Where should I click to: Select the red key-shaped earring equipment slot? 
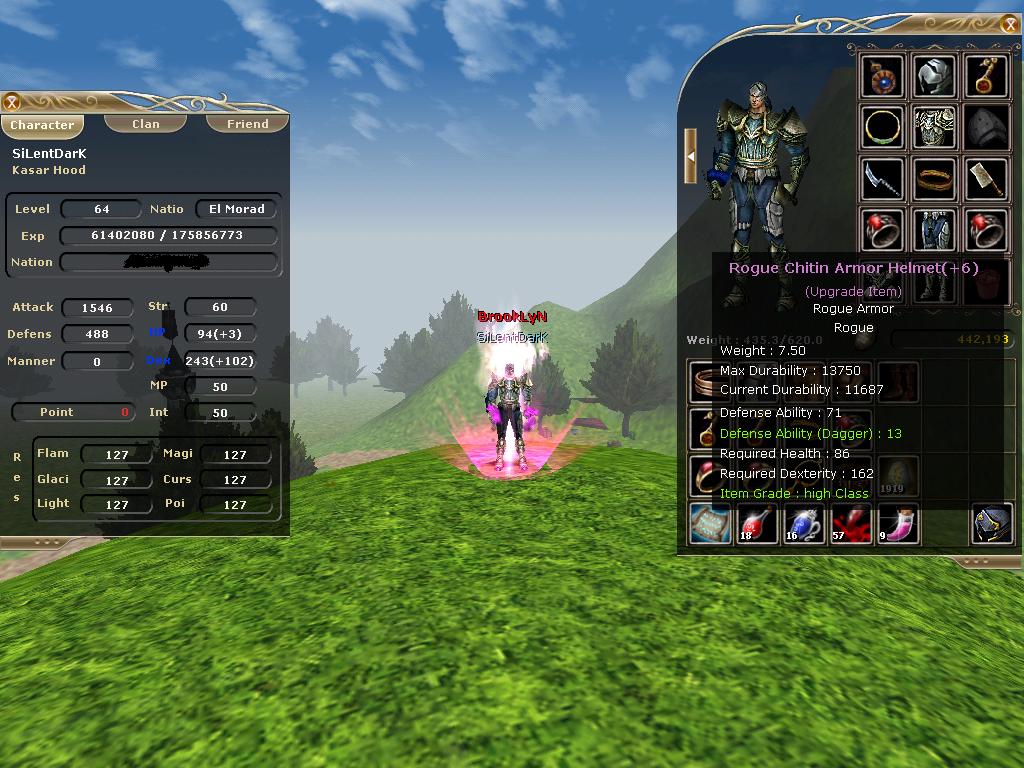coord(987,77)
